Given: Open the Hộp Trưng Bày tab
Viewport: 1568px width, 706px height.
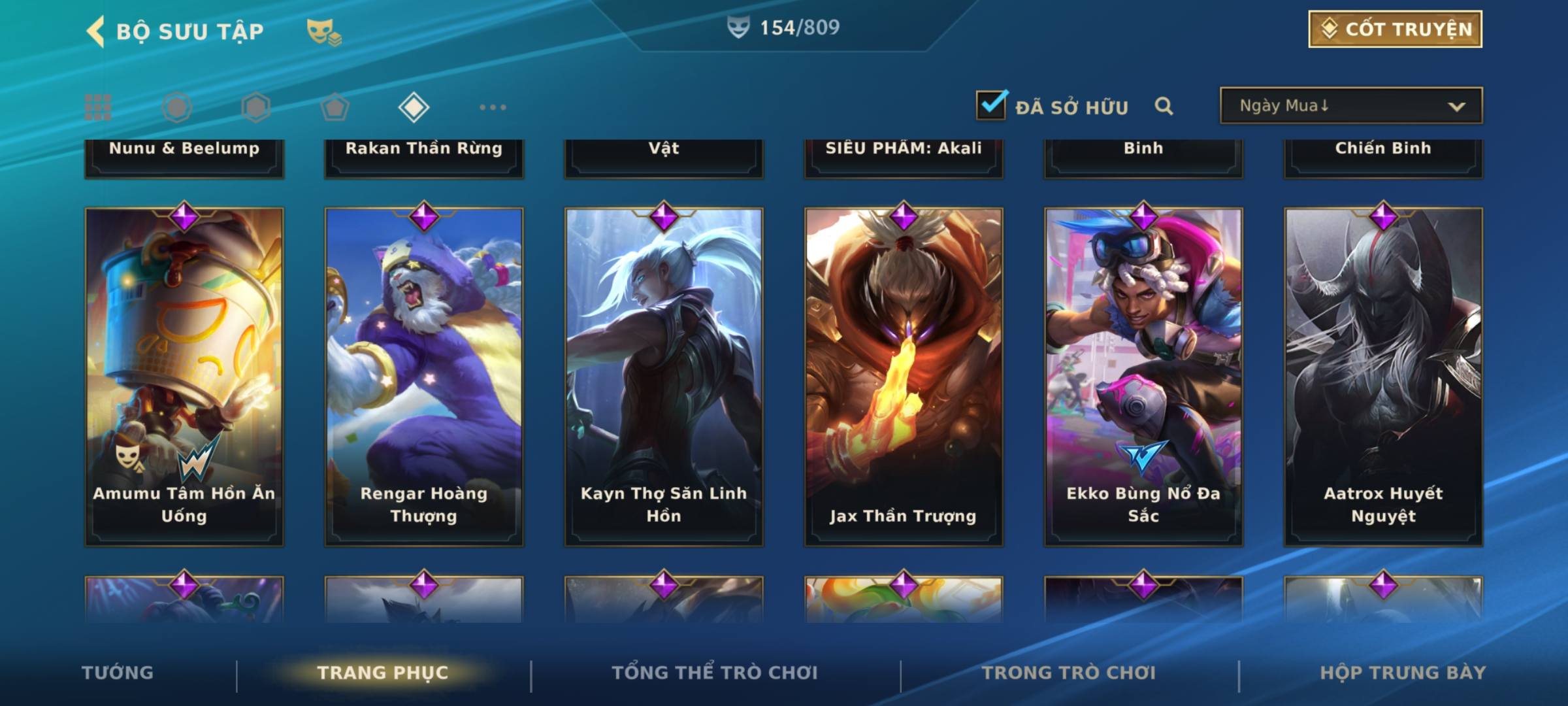Looking at the screenshot, I should tap(1403, 673).
